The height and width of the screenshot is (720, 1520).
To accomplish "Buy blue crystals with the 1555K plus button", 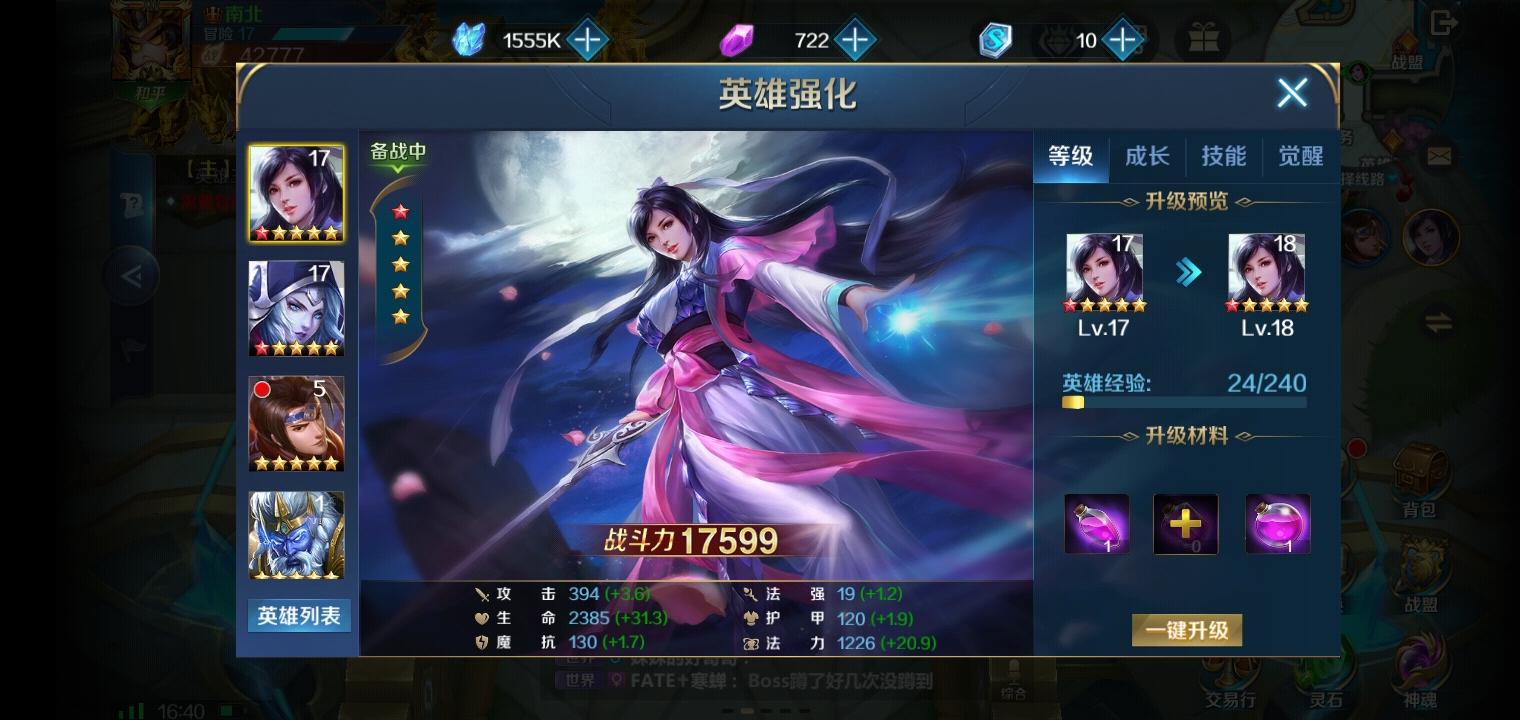I will pos(588,40).
